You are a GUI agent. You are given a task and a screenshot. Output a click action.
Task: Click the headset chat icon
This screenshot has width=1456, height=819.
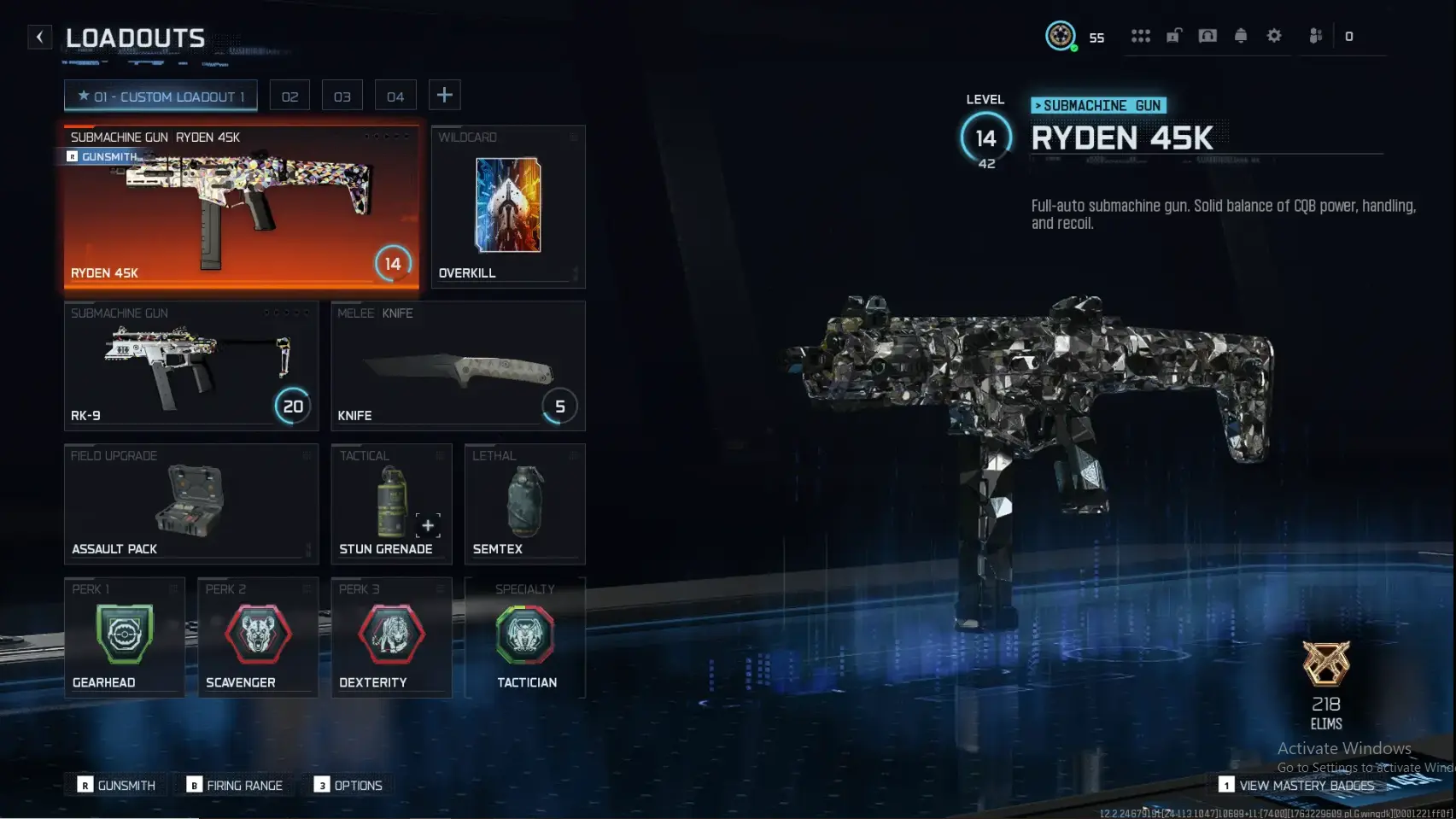1207,36
